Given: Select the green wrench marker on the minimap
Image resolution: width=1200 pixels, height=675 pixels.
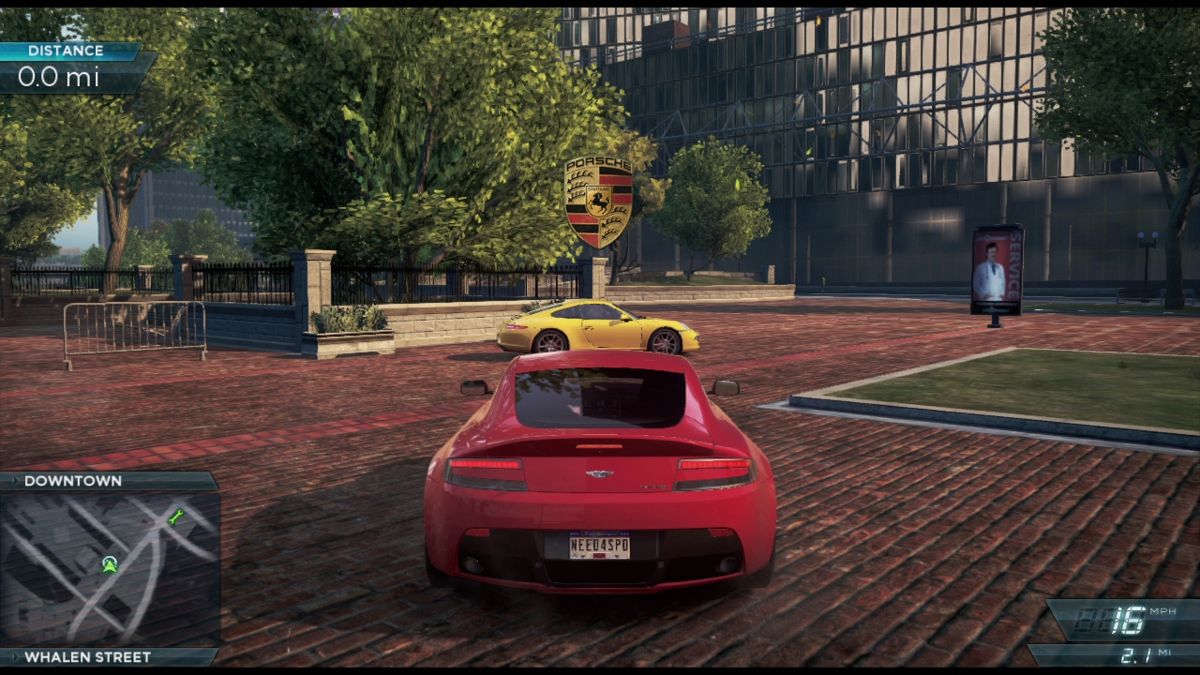Looking at the screenshot, I should pyautogui.click(x=177, y=517).
